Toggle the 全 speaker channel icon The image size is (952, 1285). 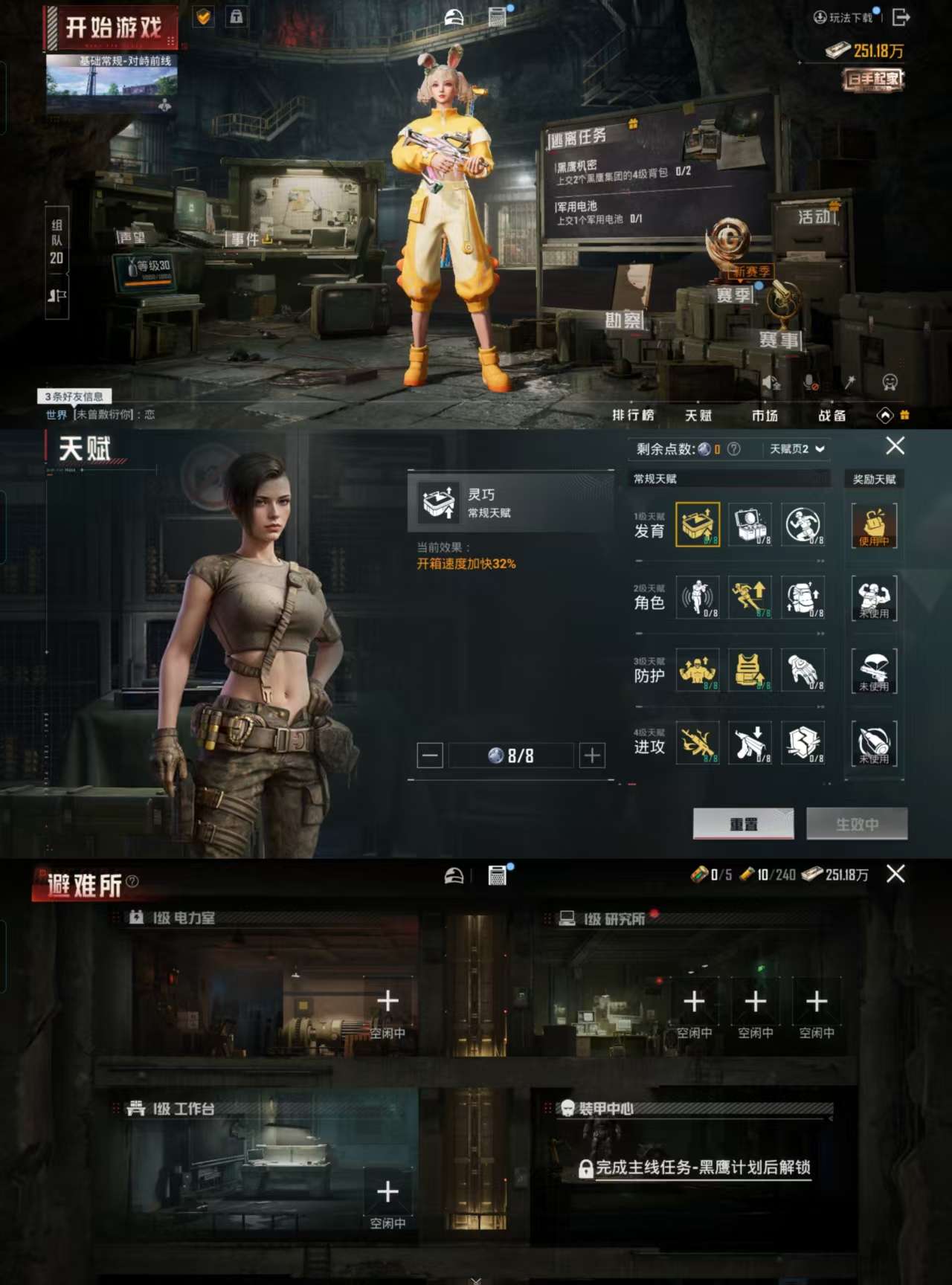point(771,381)
